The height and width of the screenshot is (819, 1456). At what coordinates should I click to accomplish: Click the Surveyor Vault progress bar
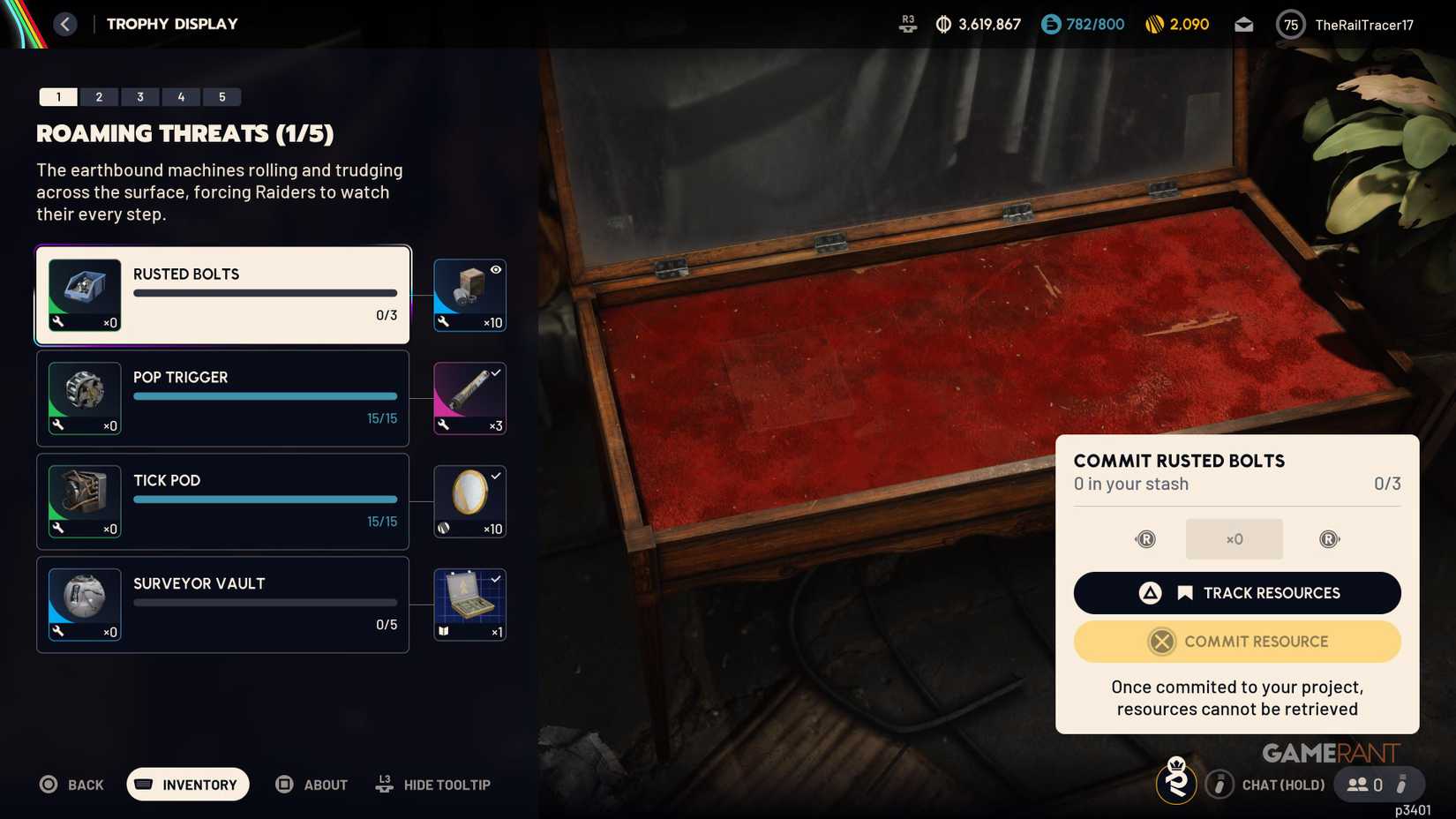click(x=264, y=602)
